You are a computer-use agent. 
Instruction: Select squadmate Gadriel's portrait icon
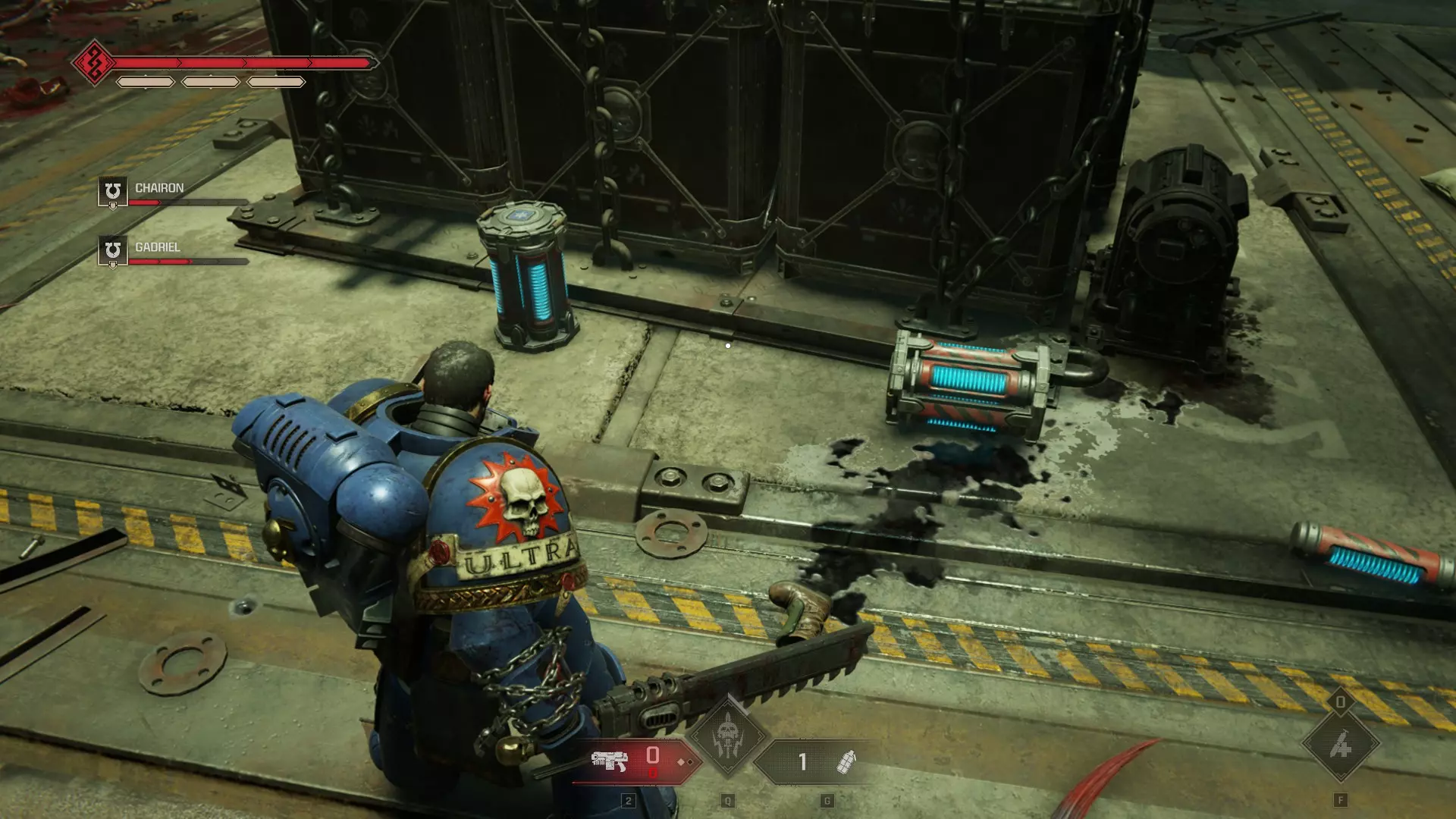point(113,251)
